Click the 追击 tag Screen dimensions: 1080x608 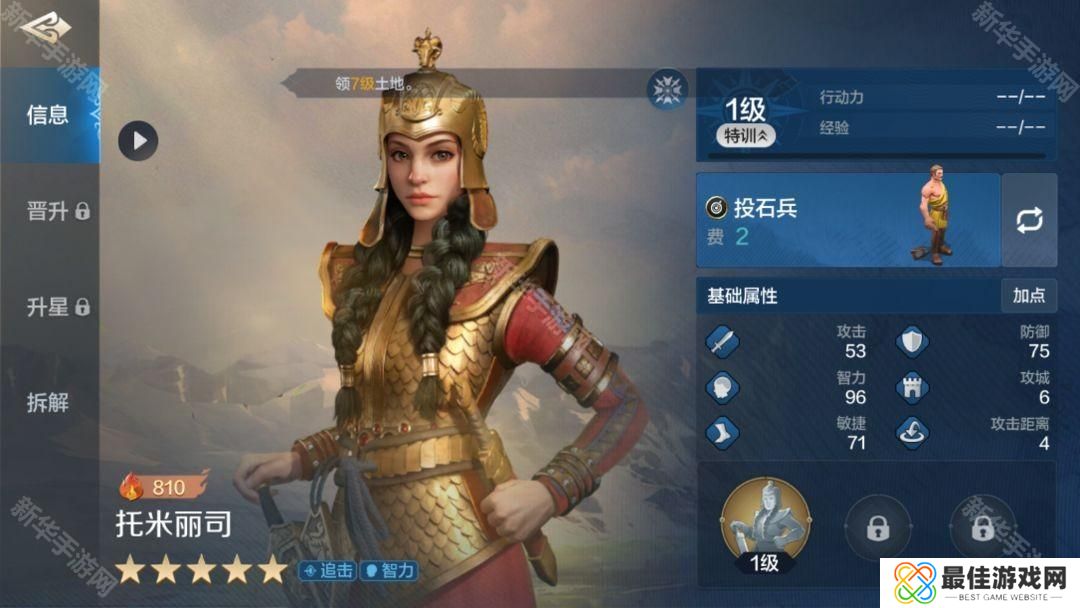(327, 571)
